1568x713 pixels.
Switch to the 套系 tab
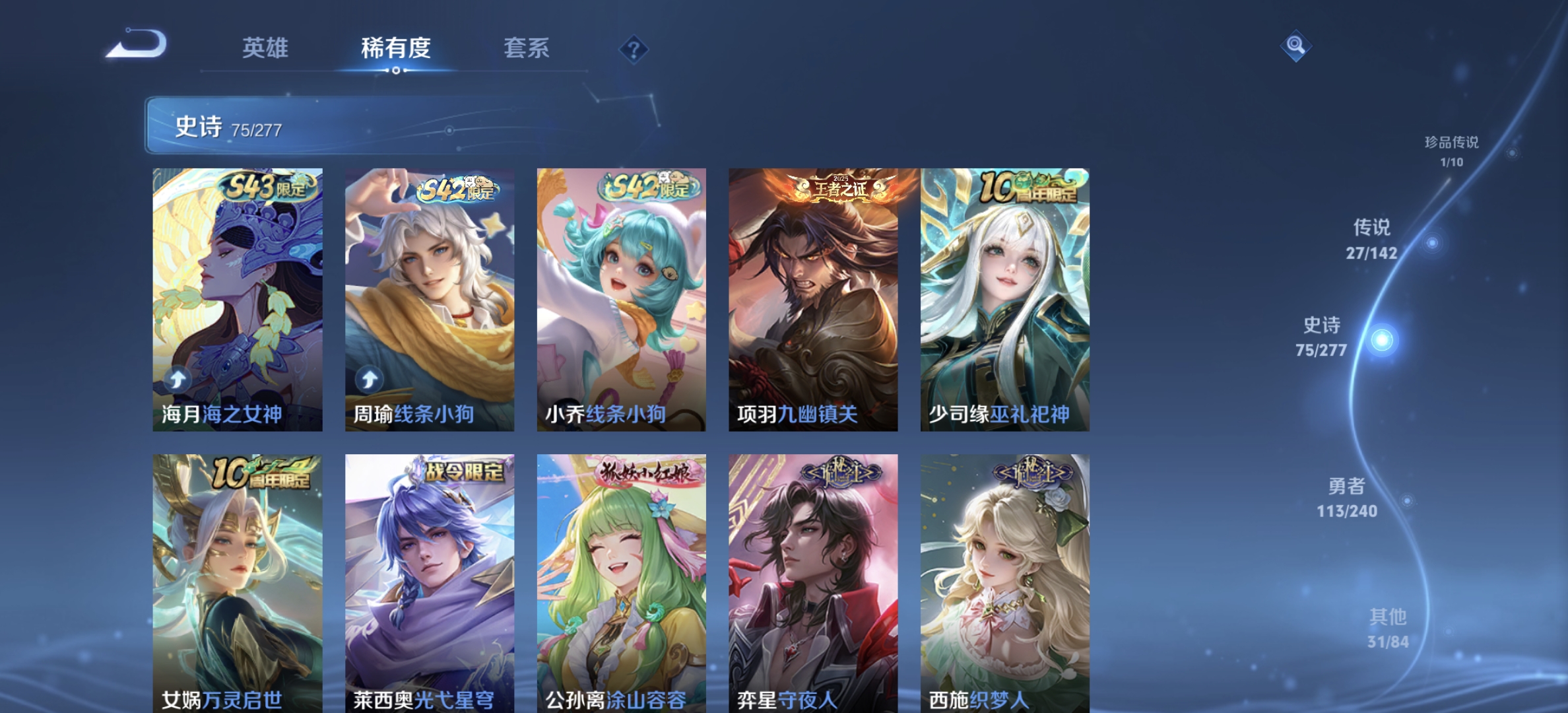tap(528, 48)
